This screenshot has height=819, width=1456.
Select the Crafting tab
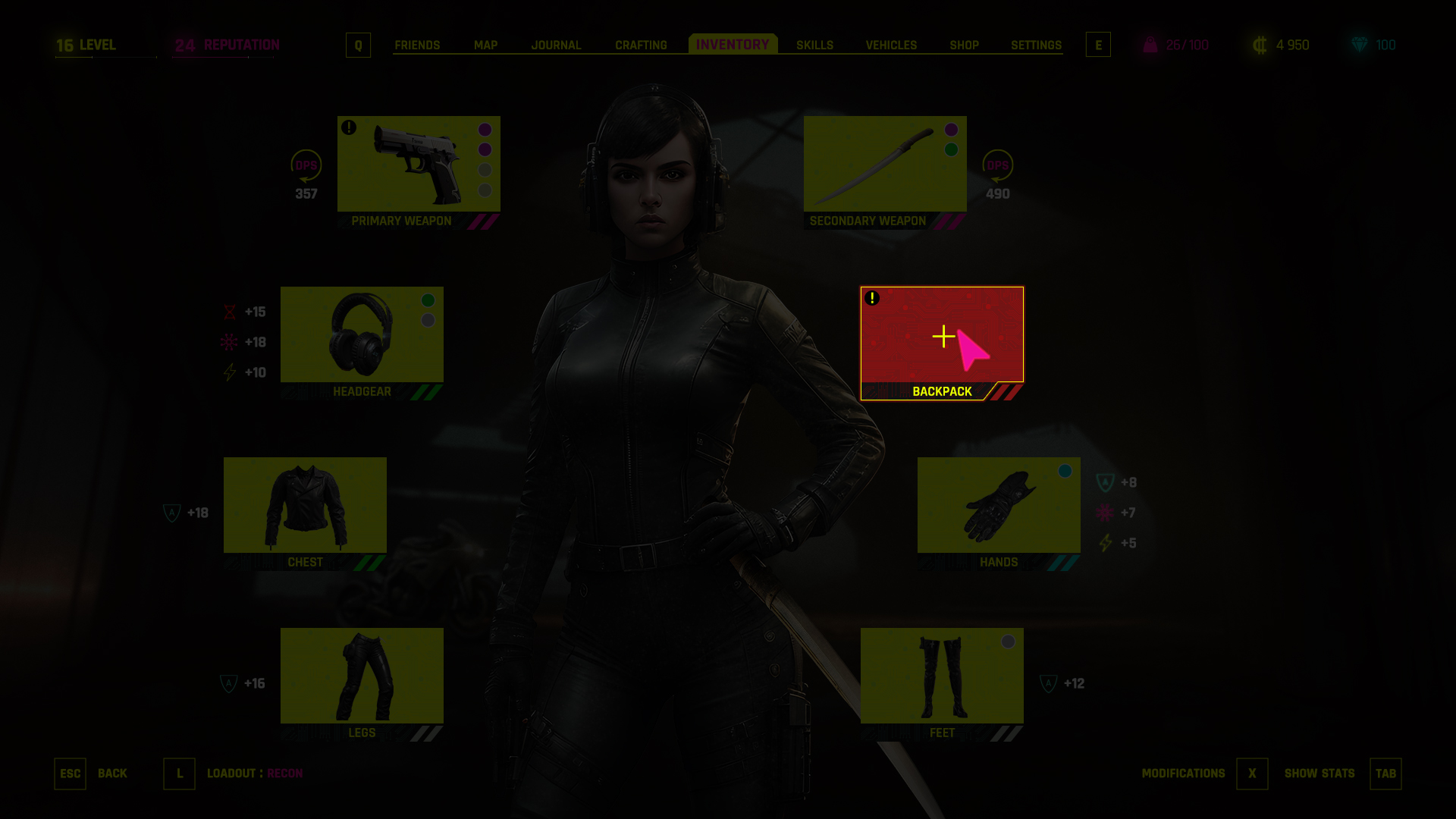pyautogui.click(x=641, y=45)
